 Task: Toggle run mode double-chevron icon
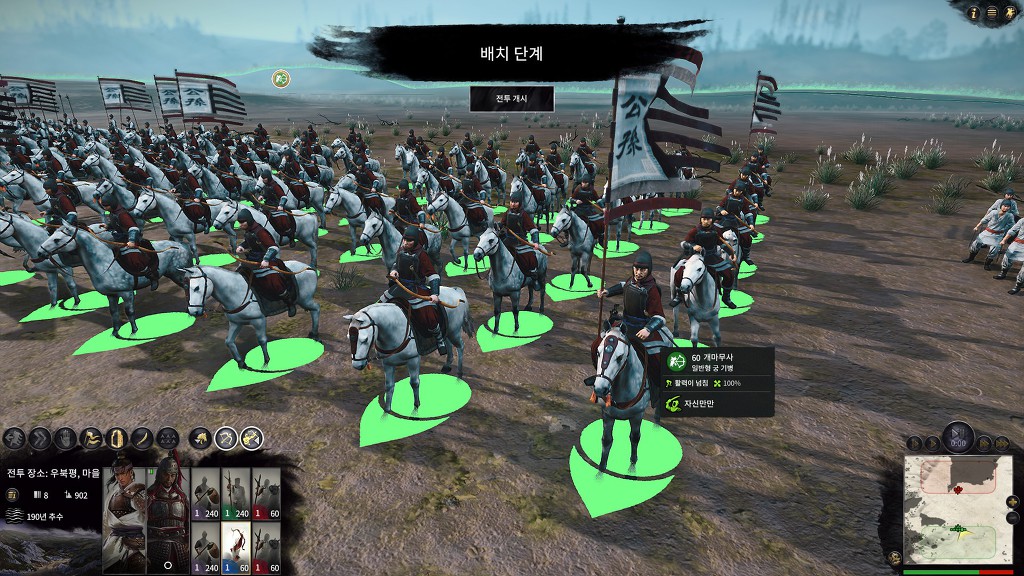[x=40, y=438]
